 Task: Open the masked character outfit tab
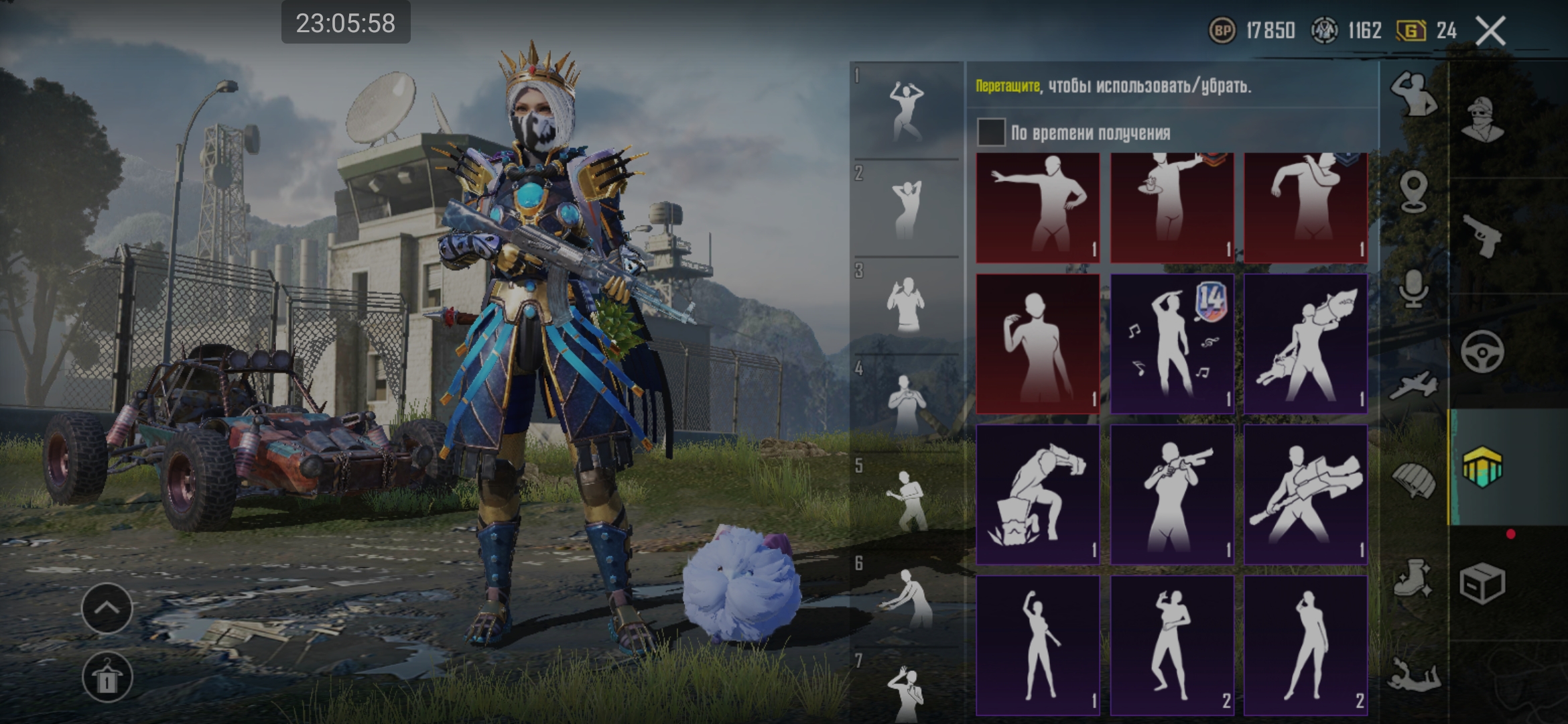(1482, 121)
